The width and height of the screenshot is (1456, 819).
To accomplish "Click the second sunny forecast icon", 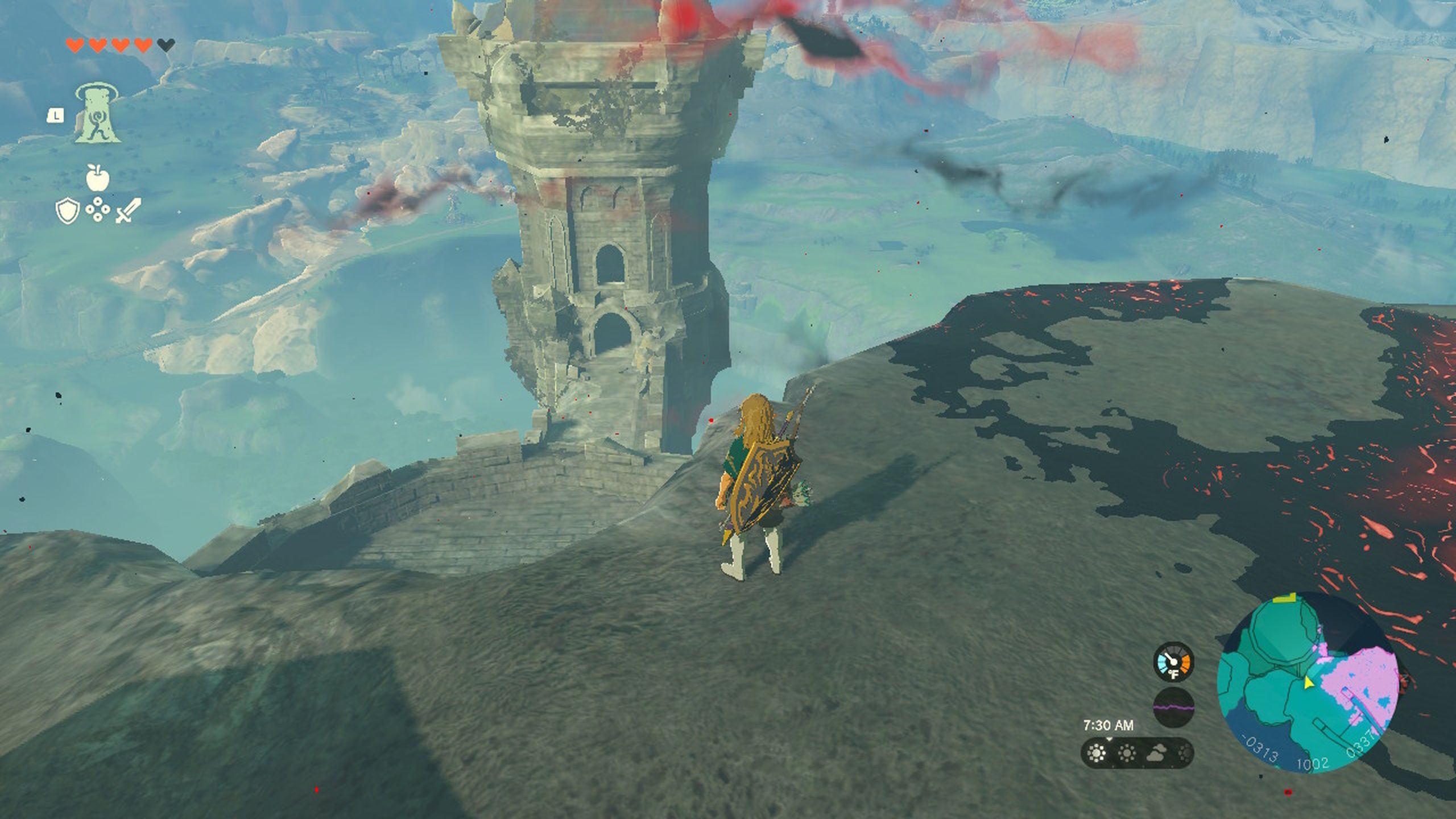I will [x=1126, y=753].
